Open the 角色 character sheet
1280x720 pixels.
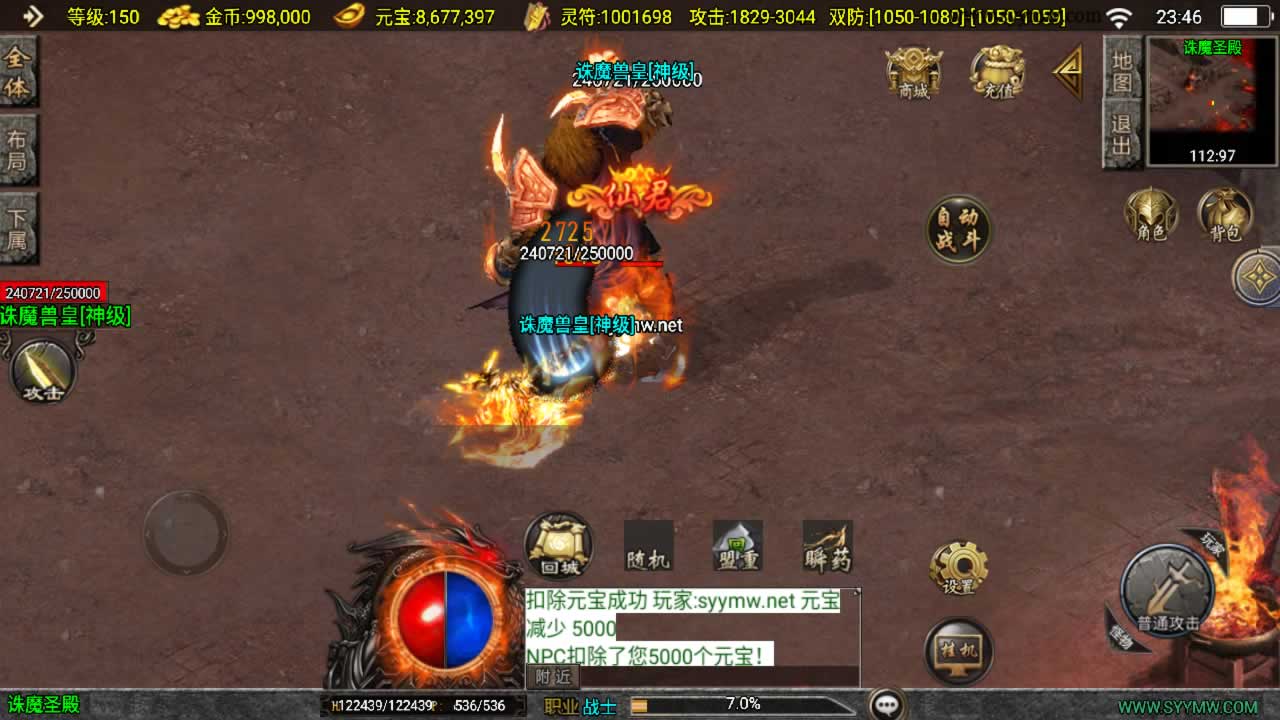tap(1151, 215)
